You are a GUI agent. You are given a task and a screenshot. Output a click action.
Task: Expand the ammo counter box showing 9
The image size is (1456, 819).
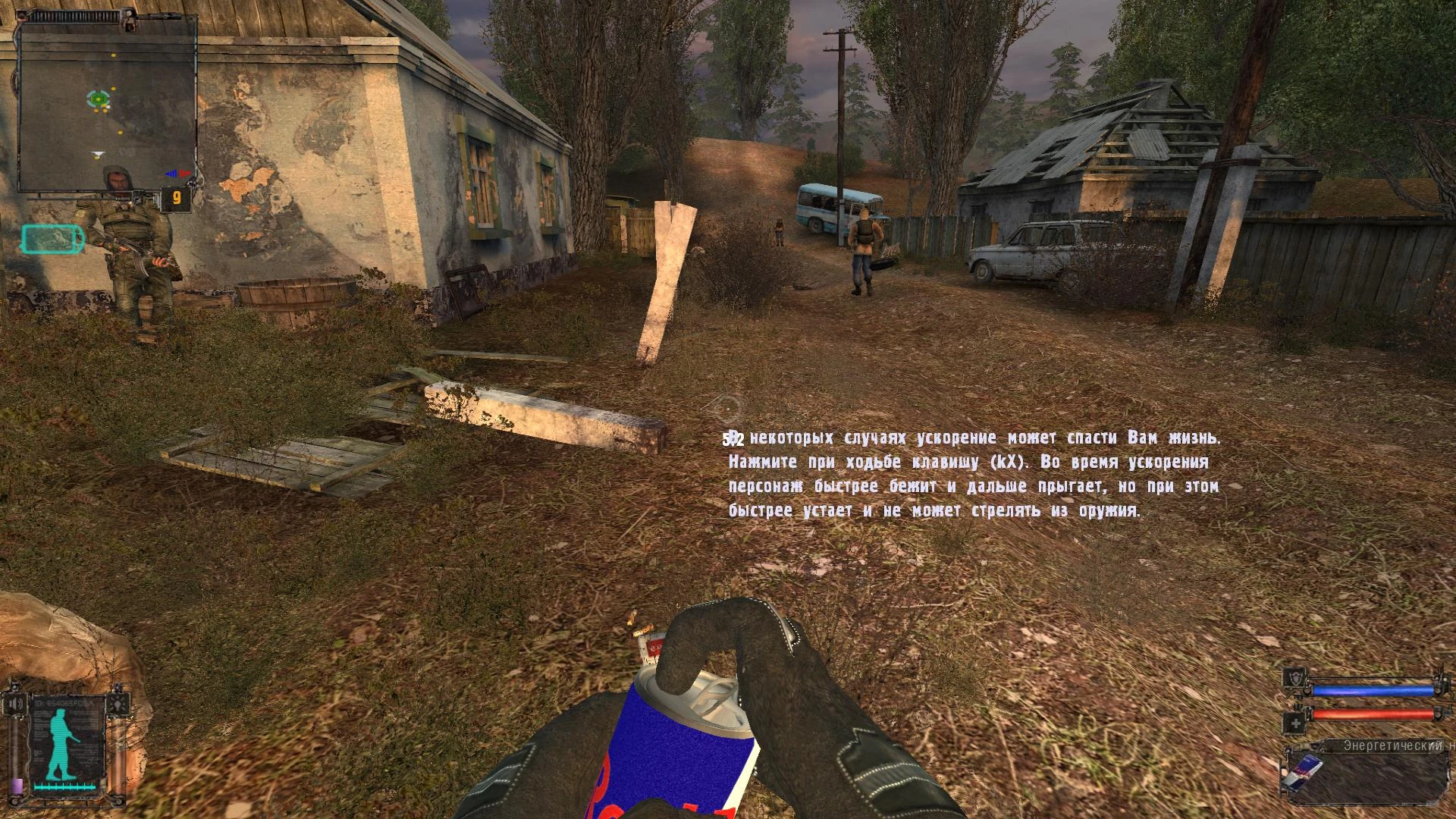(177, 196)
